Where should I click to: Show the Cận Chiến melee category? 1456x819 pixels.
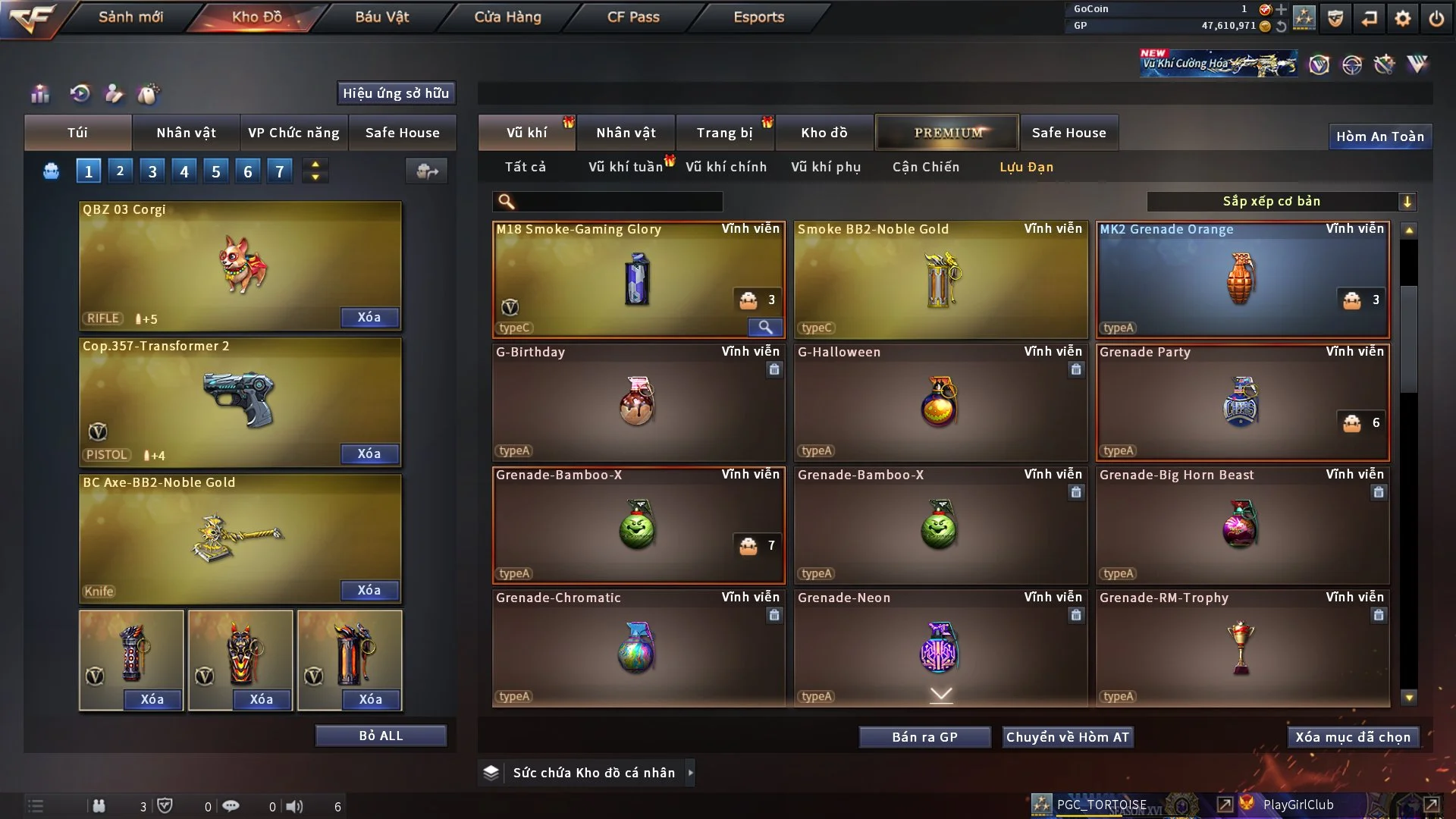(926, 167)
